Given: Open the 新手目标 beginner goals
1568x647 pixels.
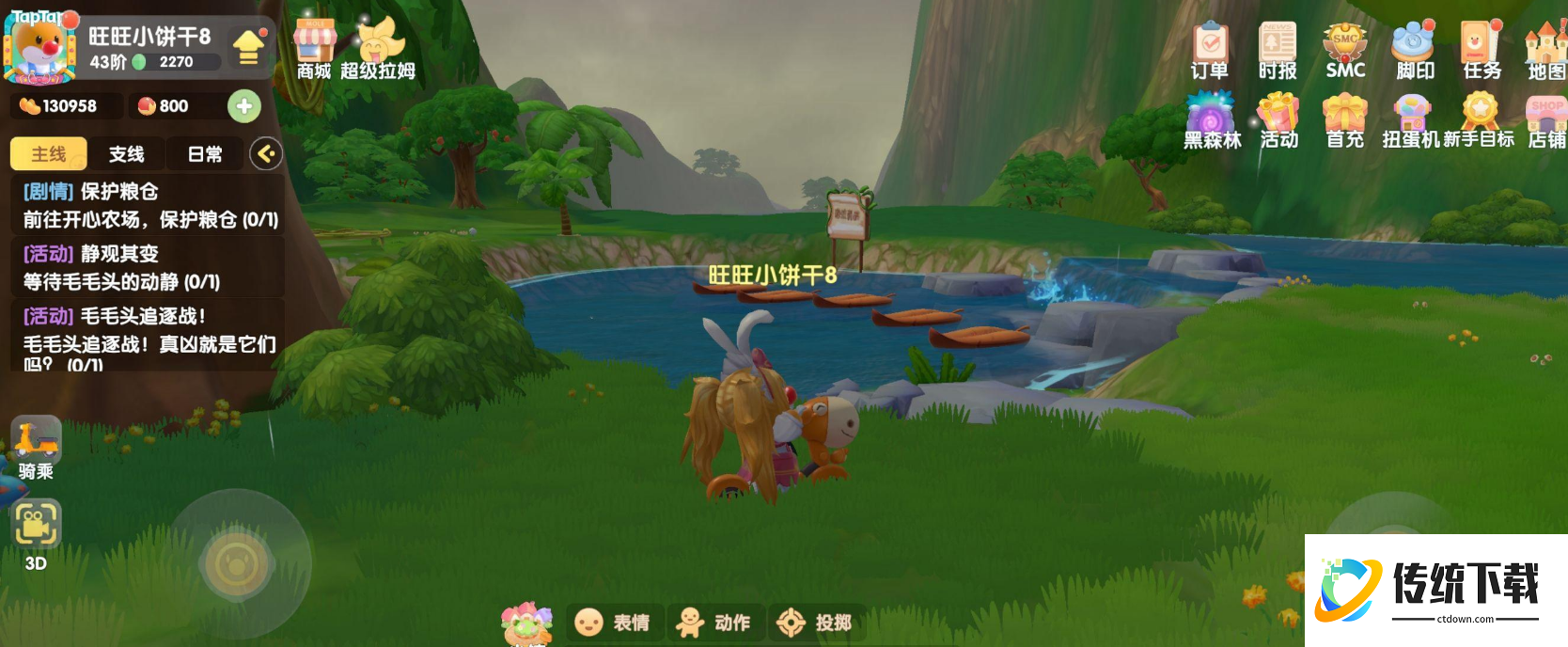Looking at the screenshot, I should tap(1480, 119).
